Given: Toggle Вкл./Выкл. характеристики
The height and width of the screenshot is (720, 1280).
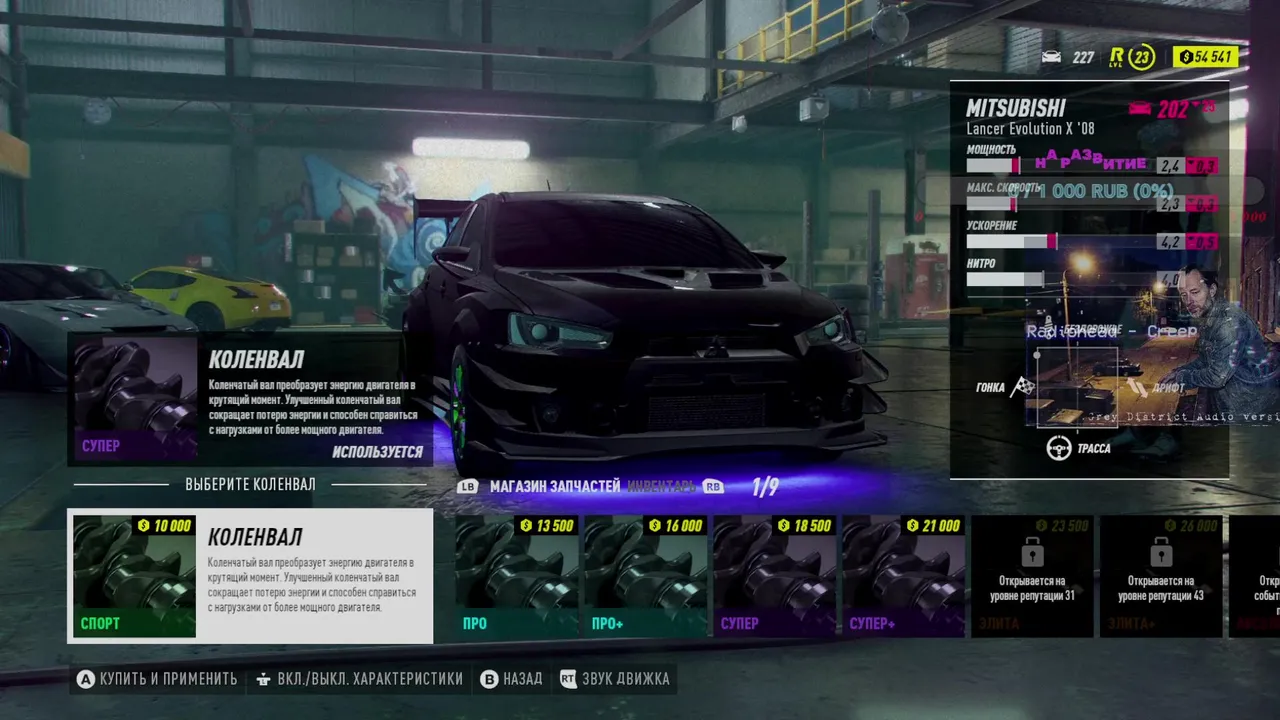Looking at the screenshot, I should (359, 679).
